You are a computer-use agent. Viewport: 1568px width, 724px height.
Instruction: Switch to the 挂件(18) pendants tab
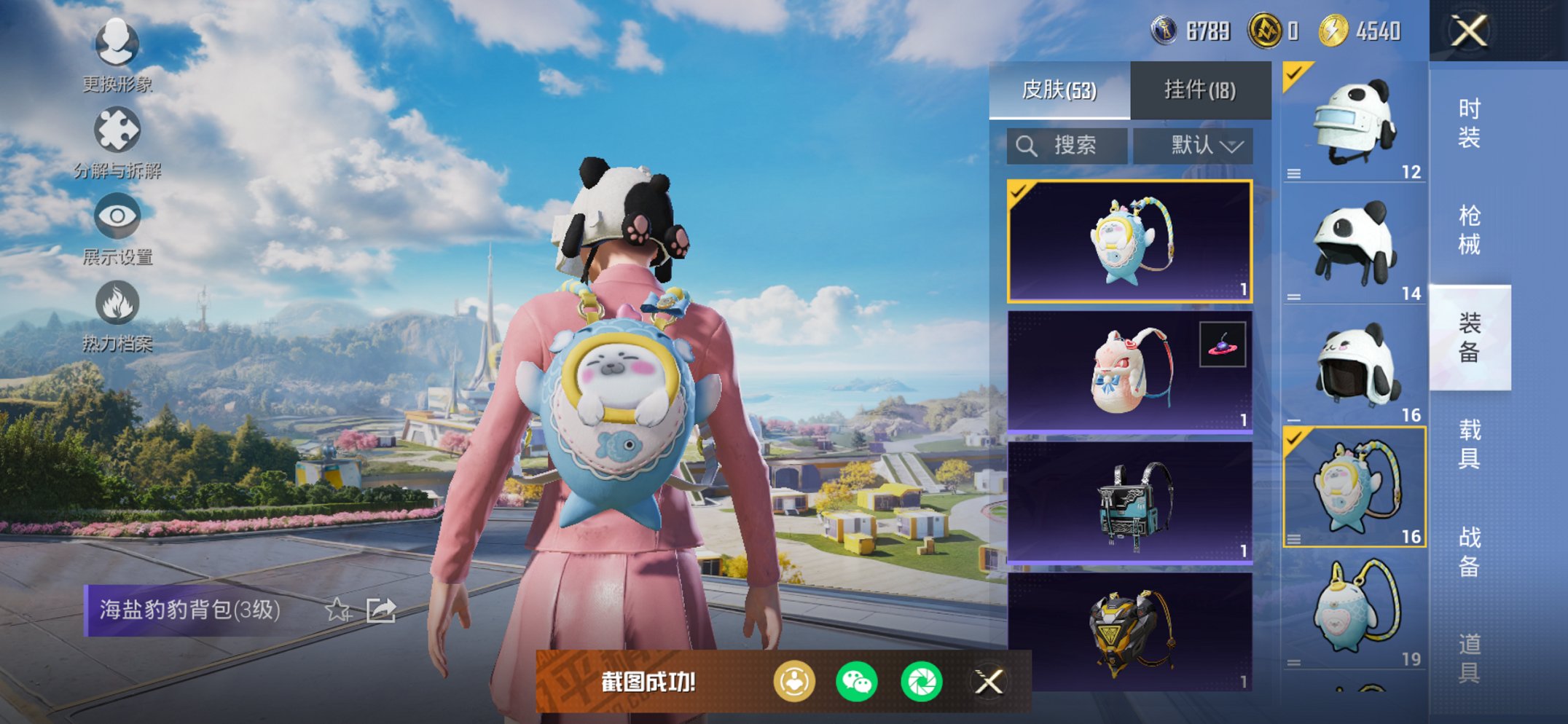tap(1199, 90)
